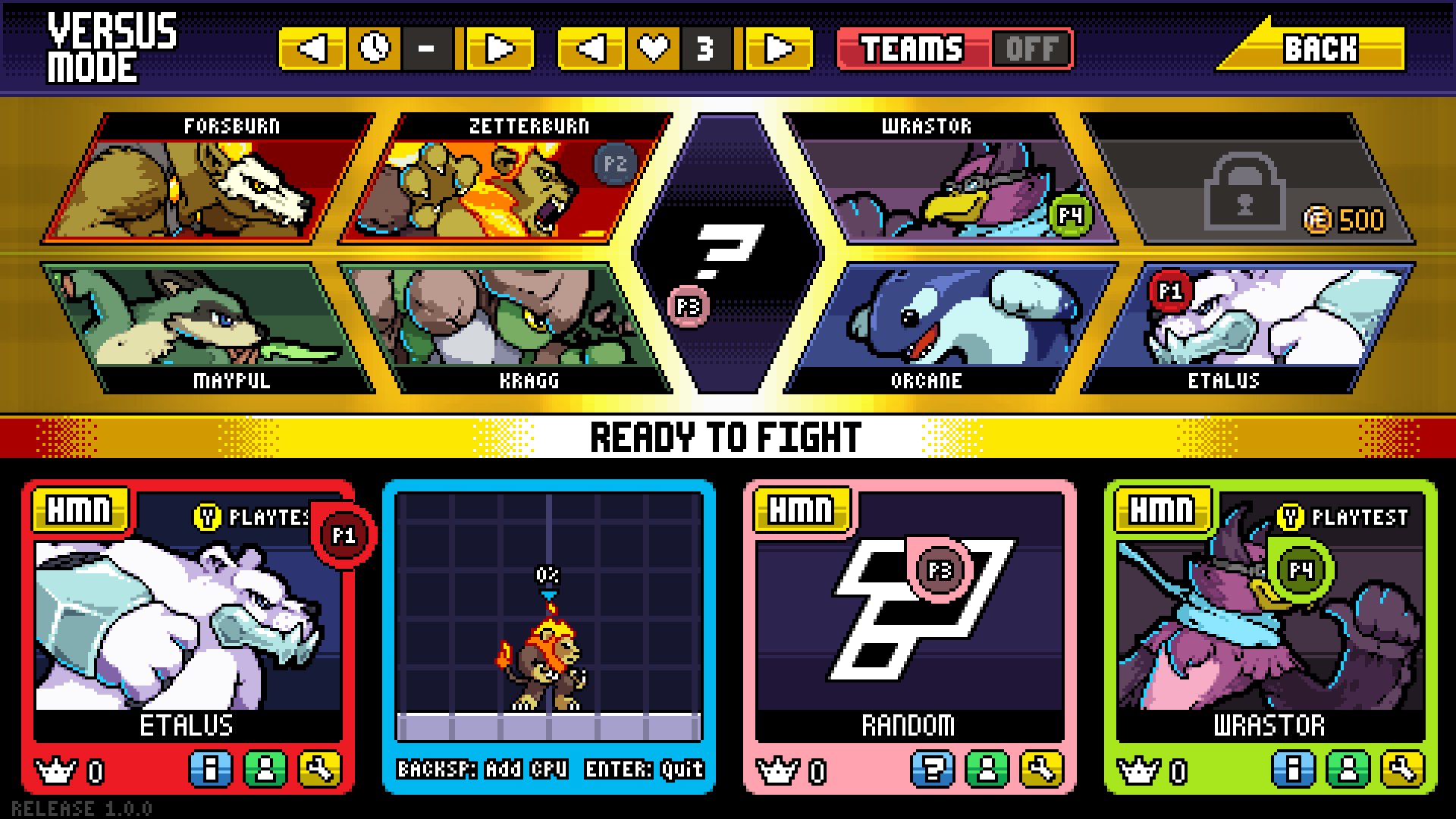Decrease stock count with the left arrow

pos(592,48)
